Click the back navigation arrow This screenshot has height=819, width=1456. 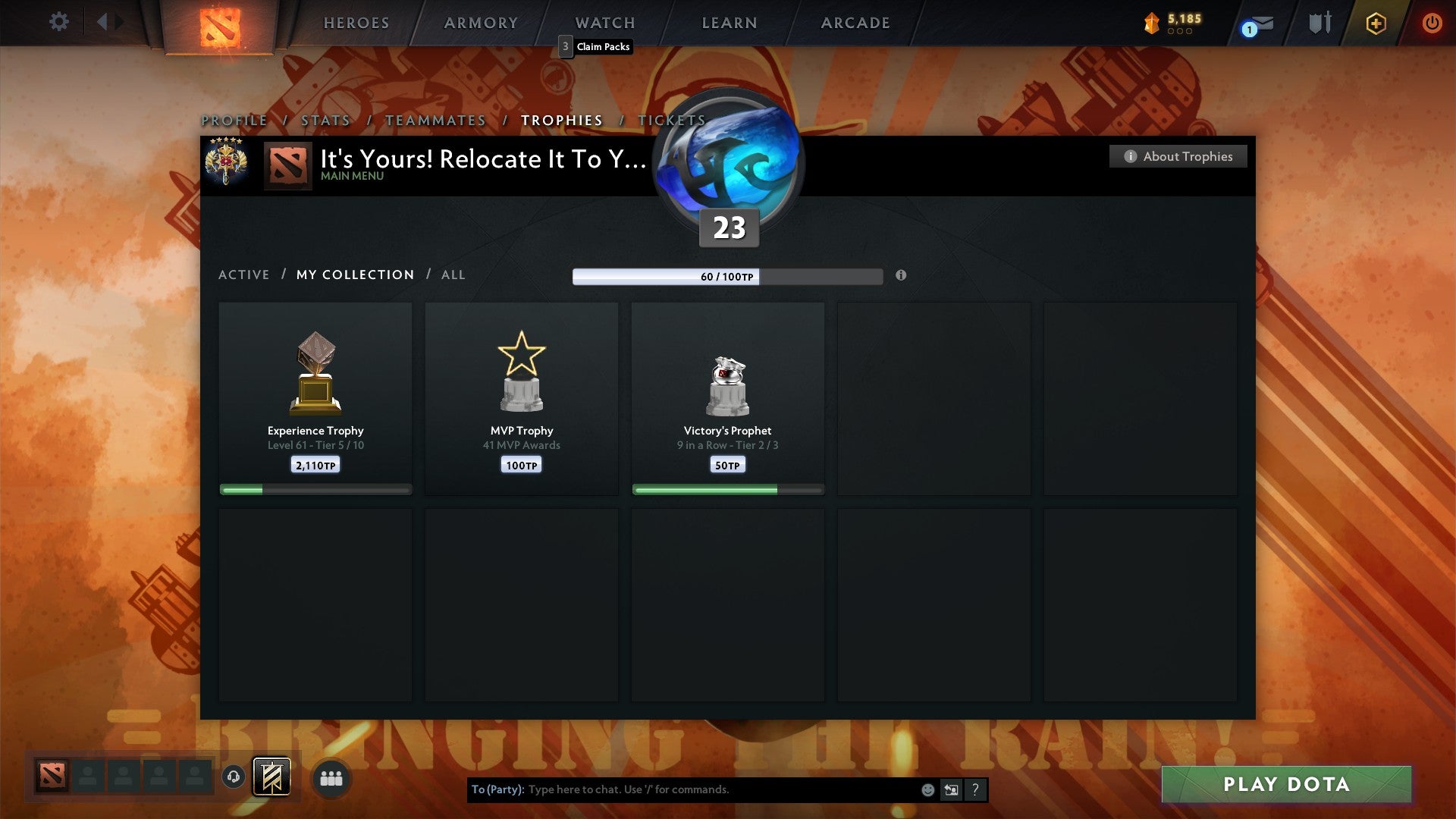[x=106, y=22]
